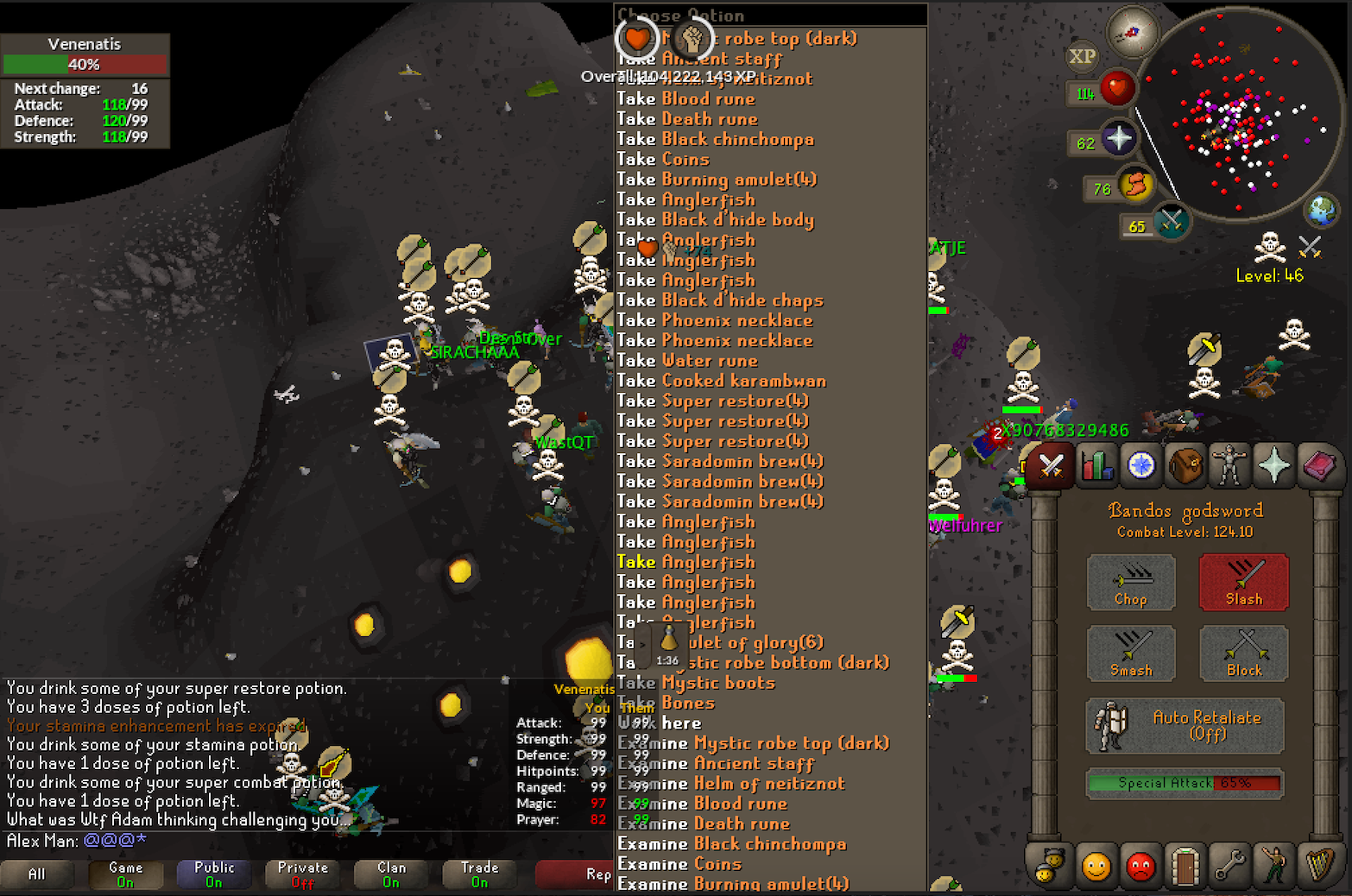Set combat style to Block
The image size is (1352, 896).
(x=1243, y=653)
